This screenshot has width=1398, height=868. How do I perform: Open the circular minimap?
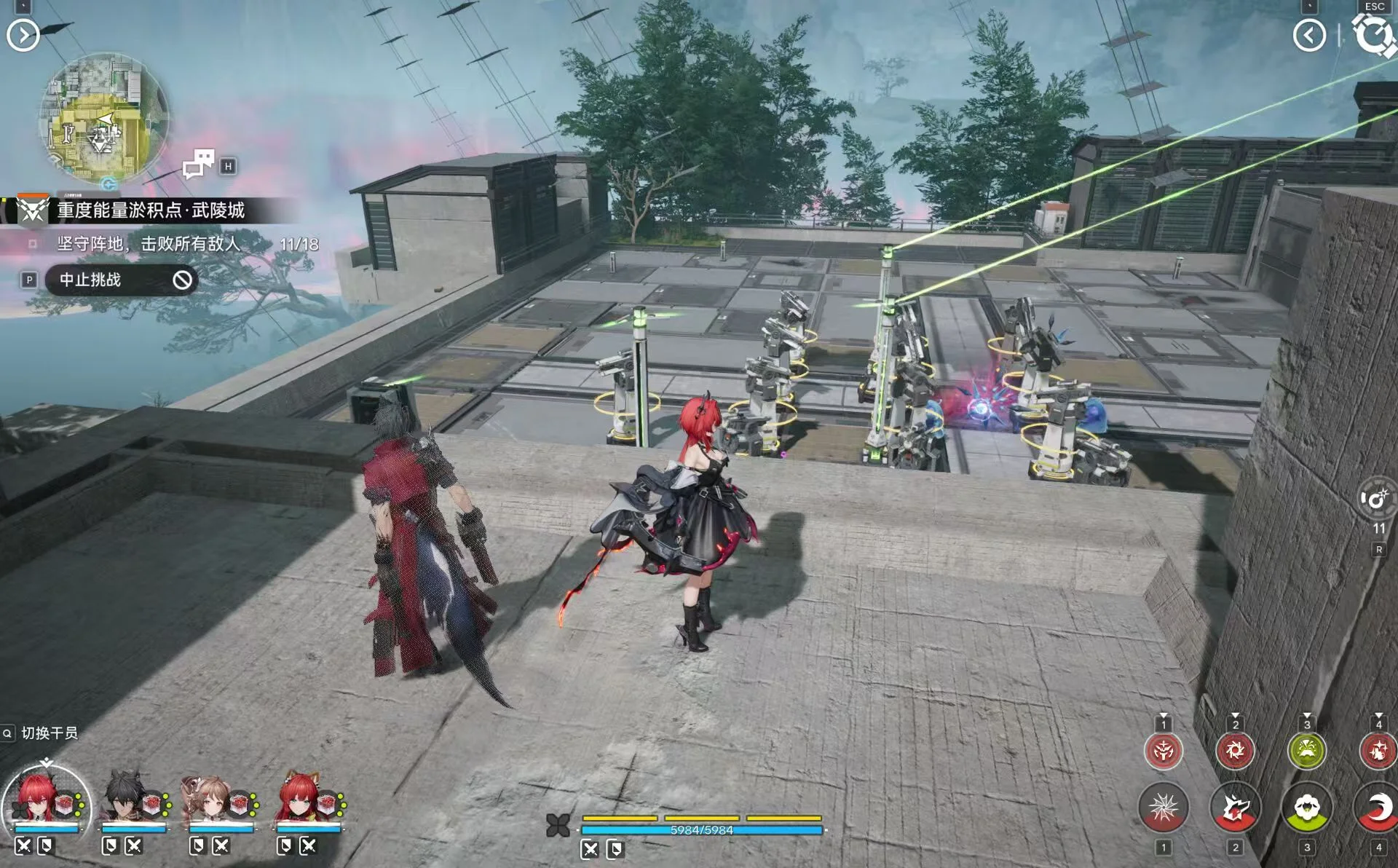coord(103,119)
